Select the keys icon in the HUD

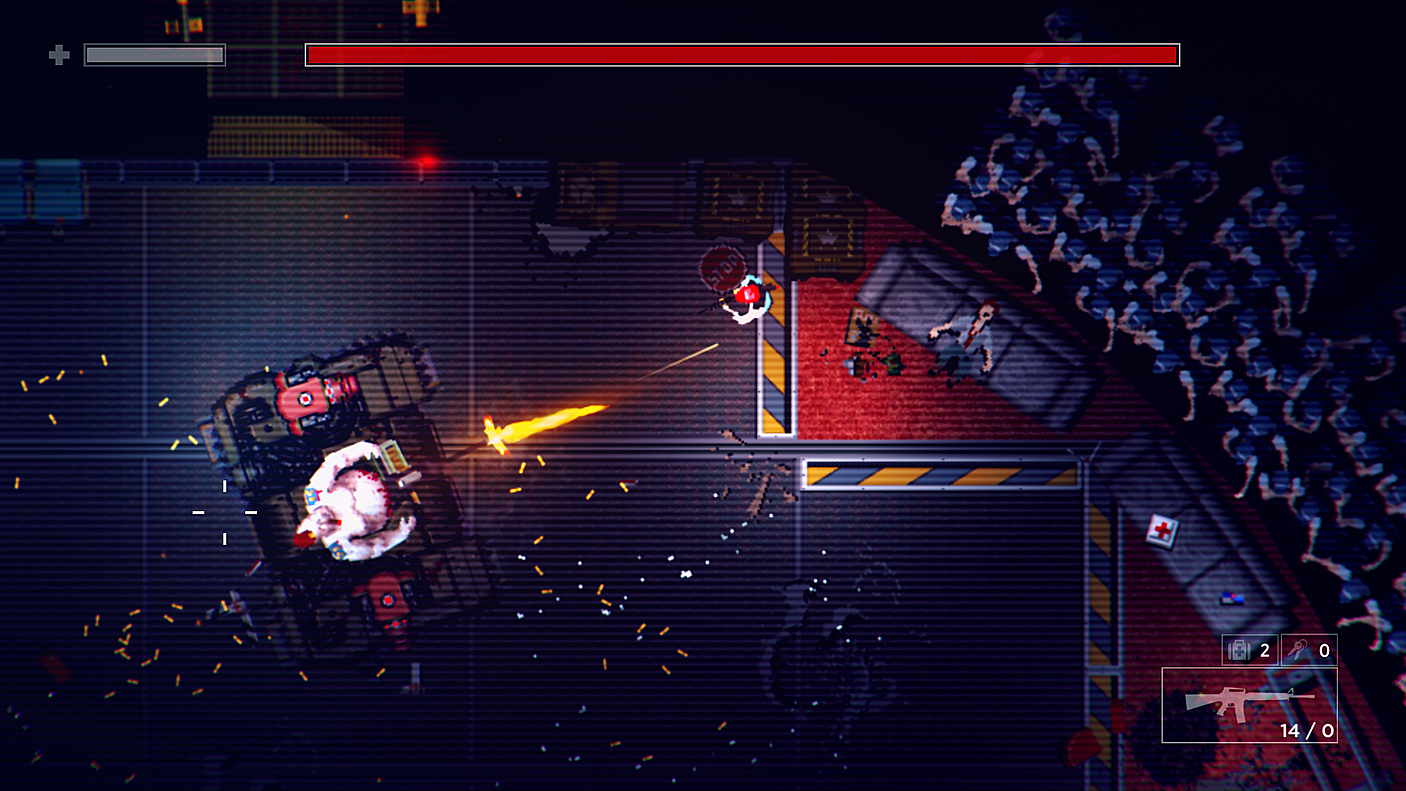[x=1296, y=650]
